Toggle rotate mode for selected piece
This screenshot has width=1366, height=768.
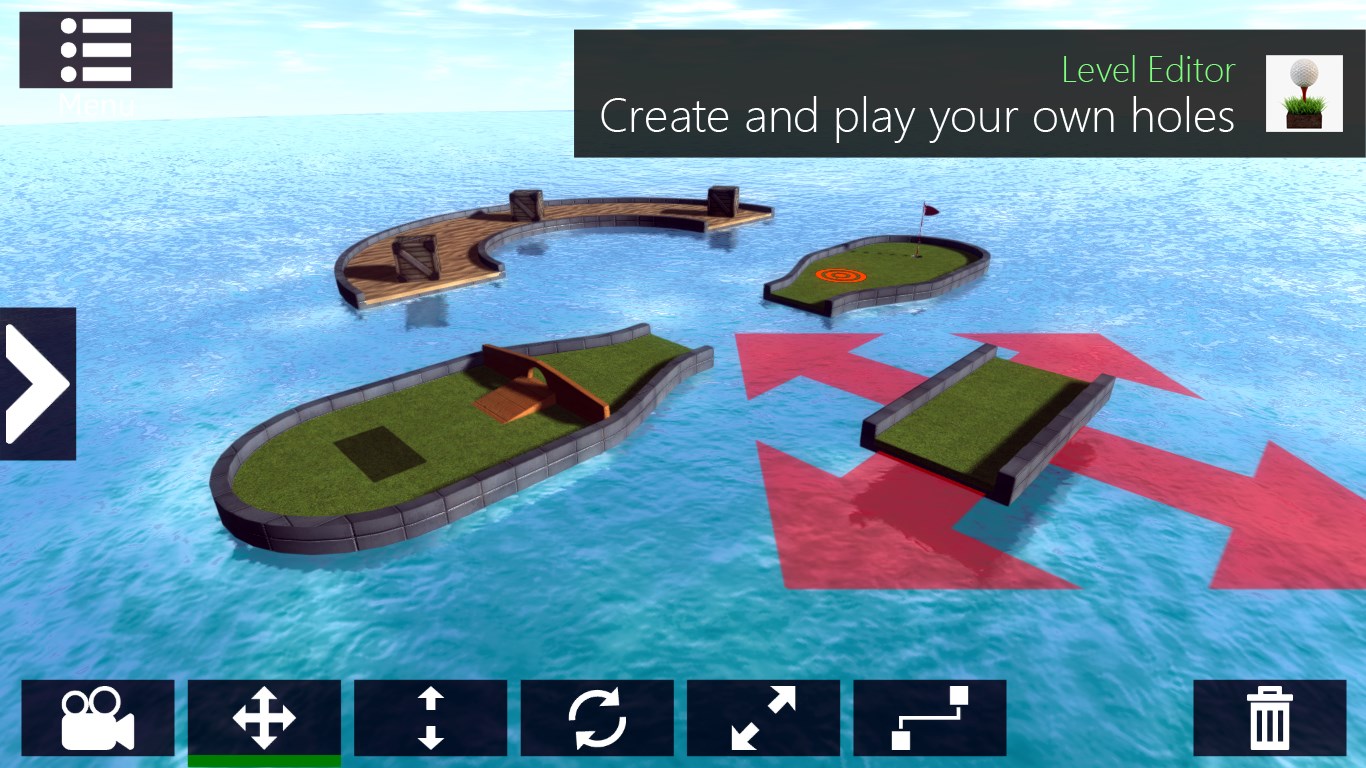click(x=597, y=717)
